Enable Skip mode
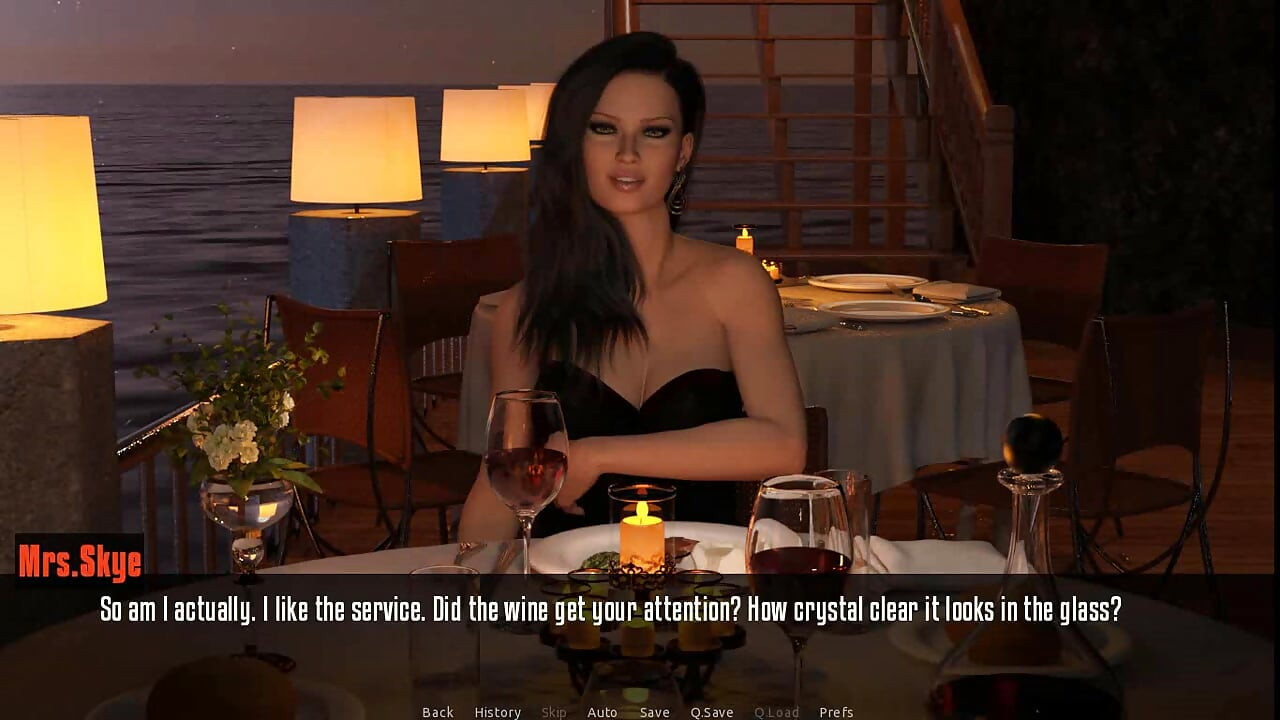The height and width of the screenshot is (720, 1280). point(555,712)
